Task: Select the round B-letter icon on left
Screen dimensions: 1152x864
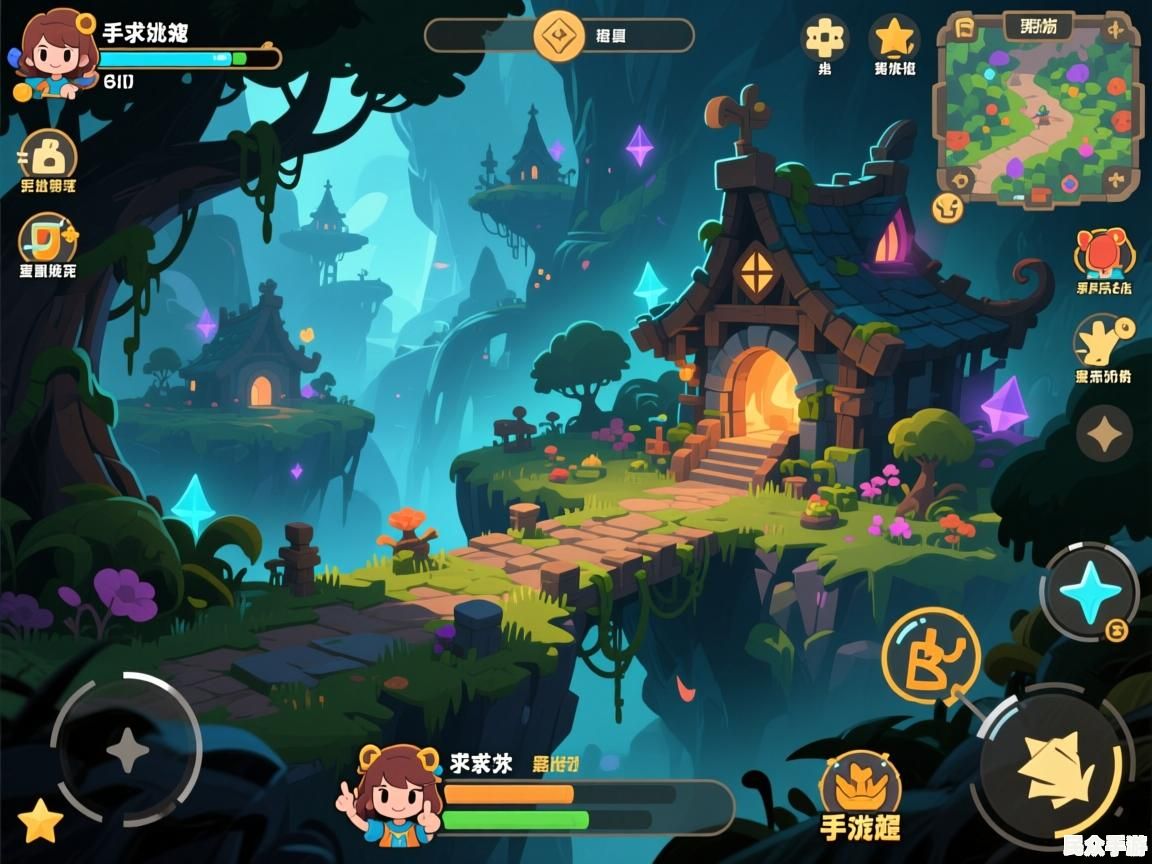Action: tap(47, 155)
